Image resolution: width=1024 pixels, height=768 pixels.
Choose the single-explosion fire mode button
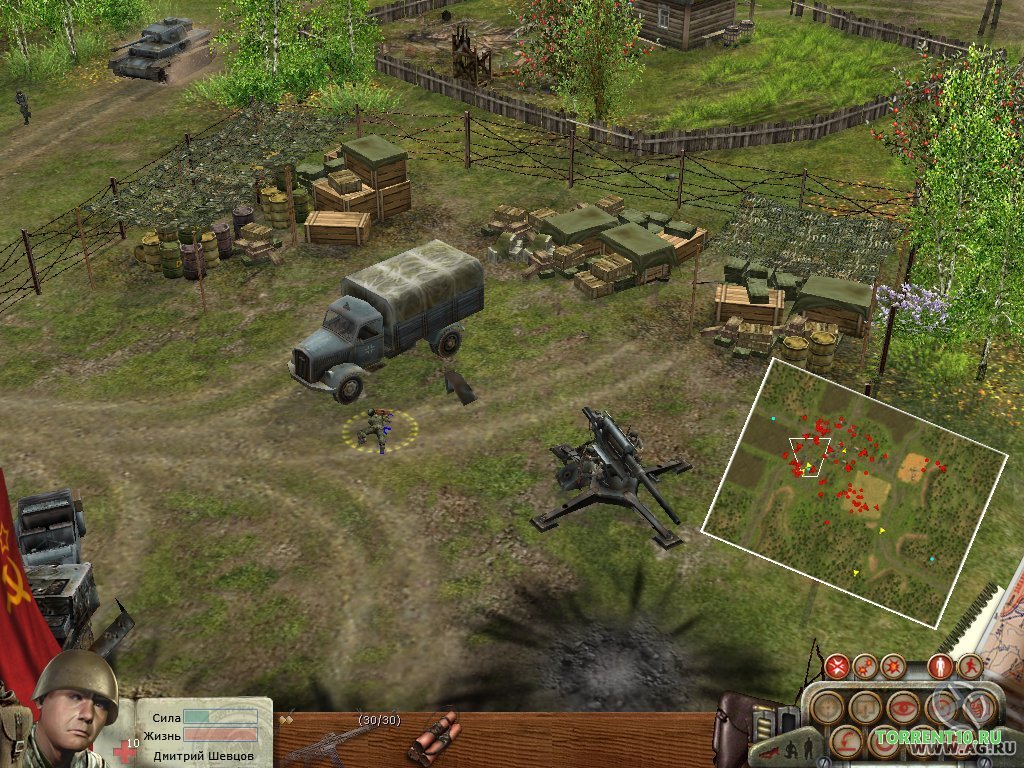(893, 666)
